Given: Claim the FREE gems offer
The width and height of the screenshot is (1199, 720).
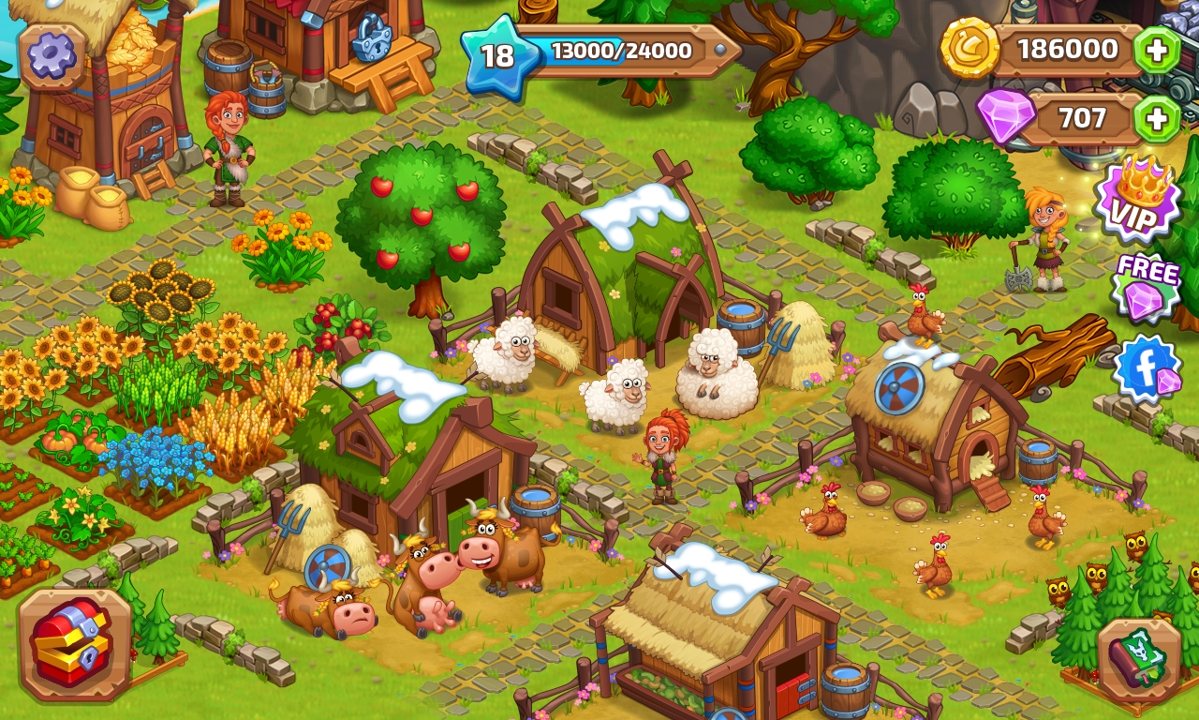Looking at the screenshot, I should [x=1144, y=288].
